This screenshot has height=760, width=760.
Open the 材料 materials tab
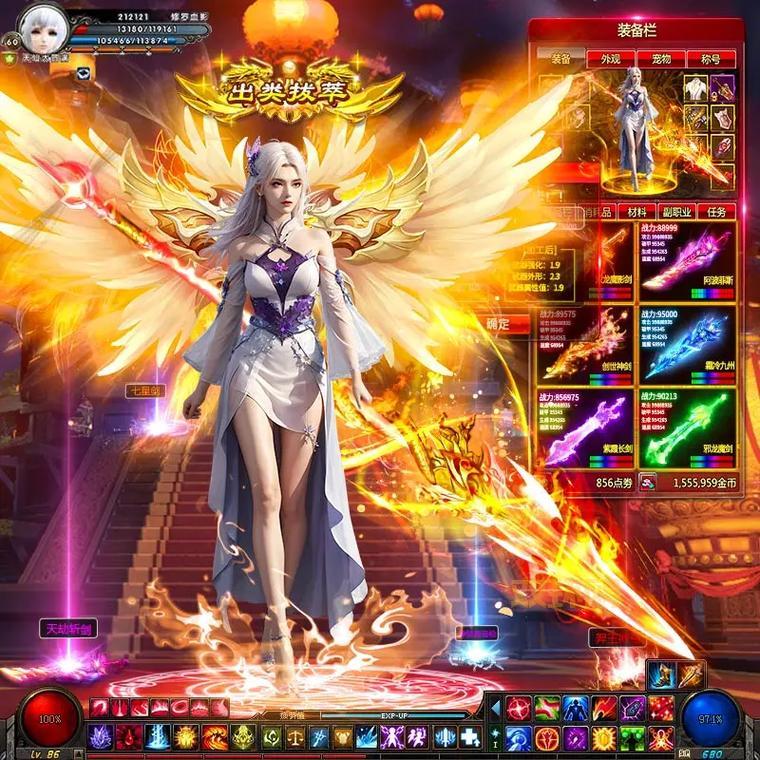[636, 212]
